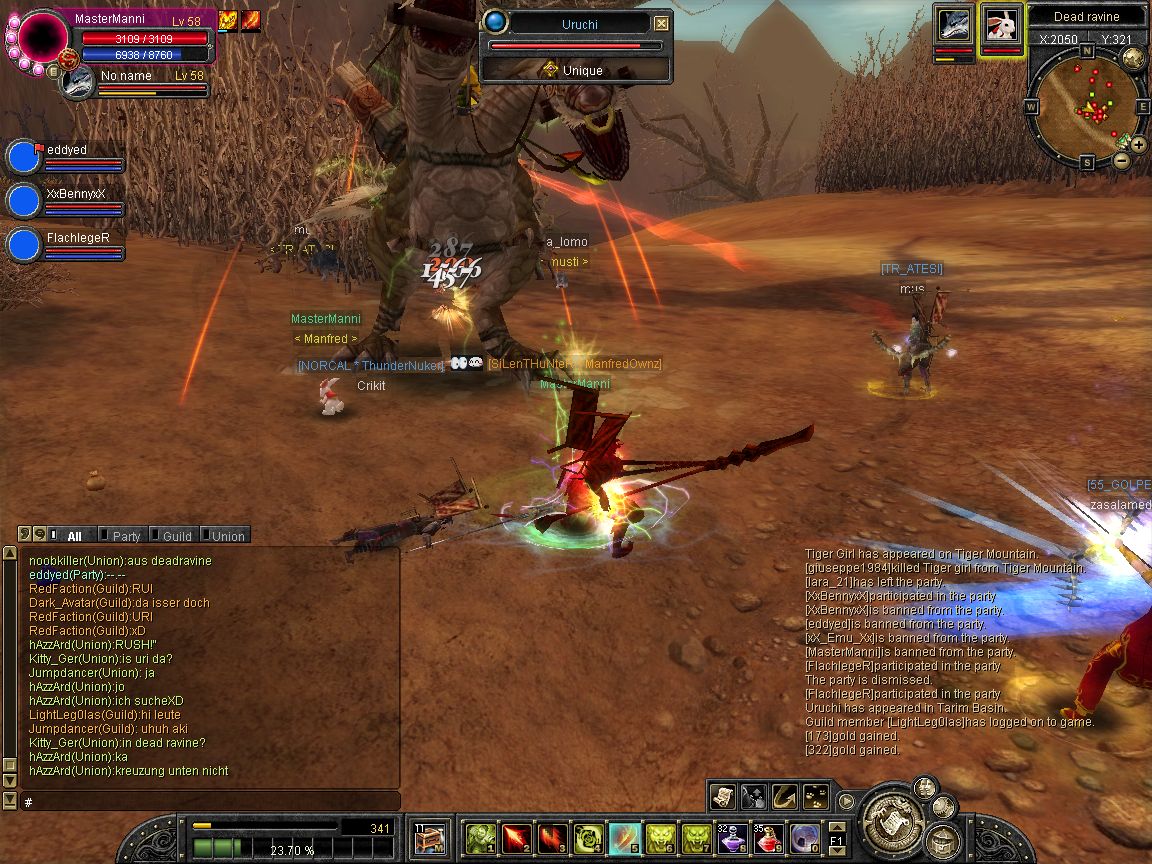The height and width of the screenshot is (864, 1152).
Task: Select the white rabbit pet portrait
Action: click(1001, 25)
